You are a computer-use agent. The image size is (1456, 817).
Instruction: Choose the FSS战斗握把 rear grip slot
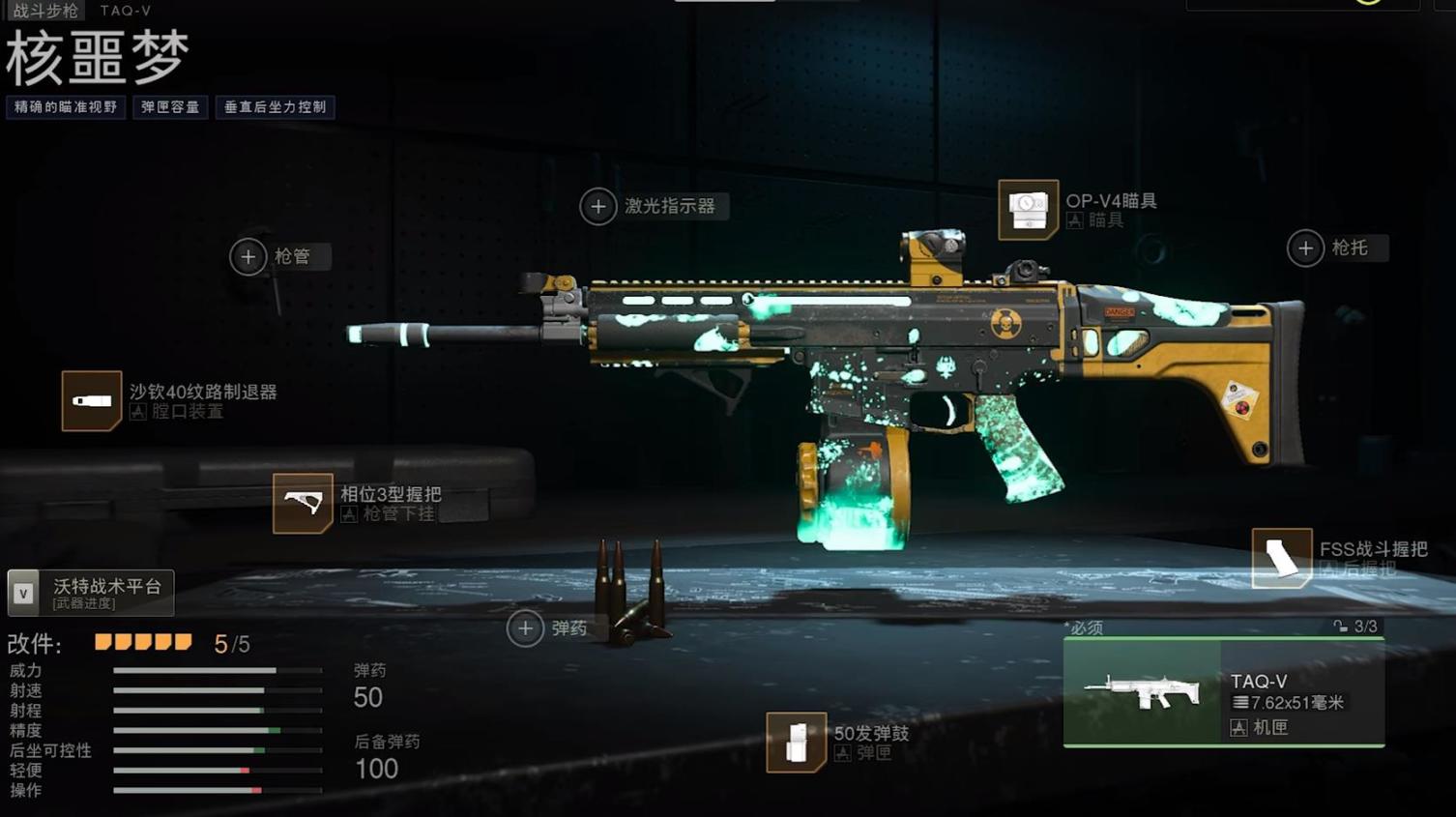click(1282, 558)
